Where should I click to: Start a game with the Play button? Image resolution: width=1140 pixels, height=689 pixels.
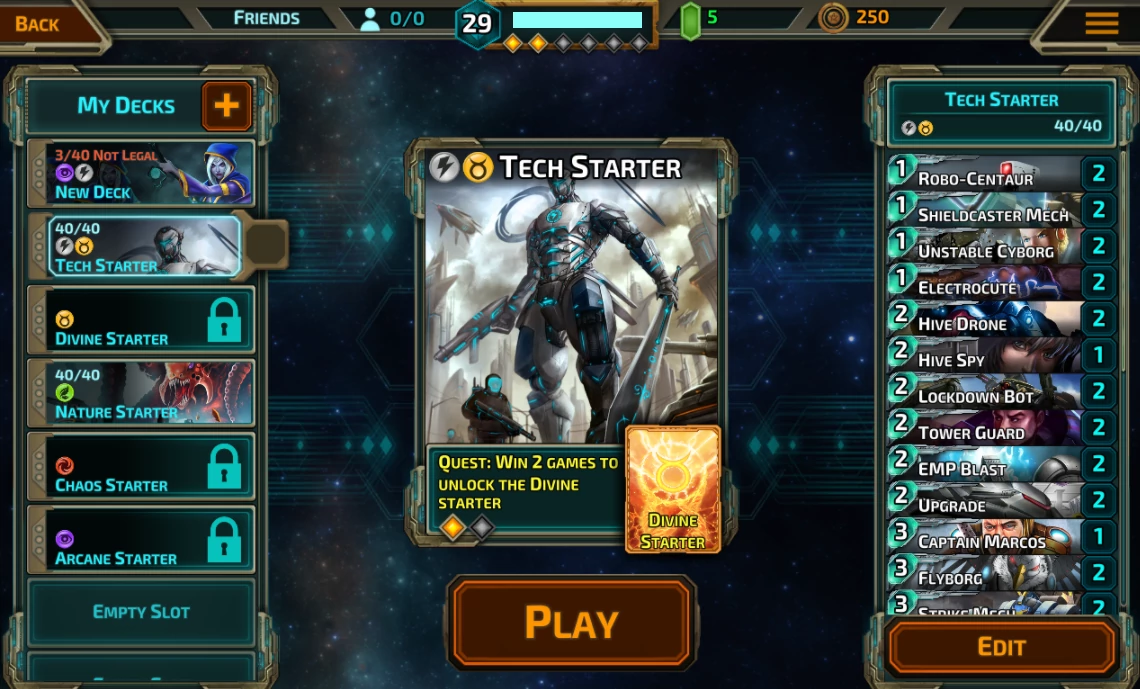(x=571, y=622)
